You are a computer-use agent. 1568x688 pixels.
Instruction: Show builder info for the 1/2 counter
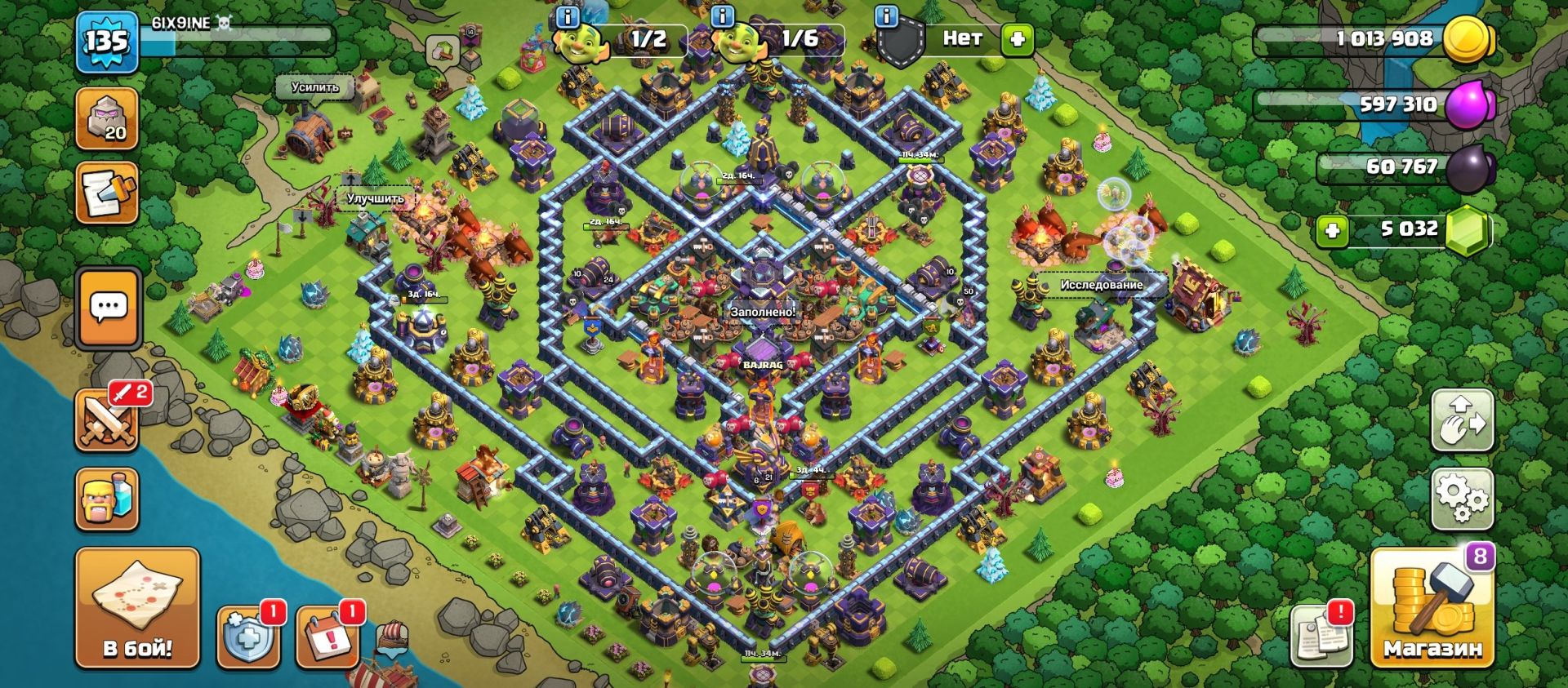coord(567,17)
